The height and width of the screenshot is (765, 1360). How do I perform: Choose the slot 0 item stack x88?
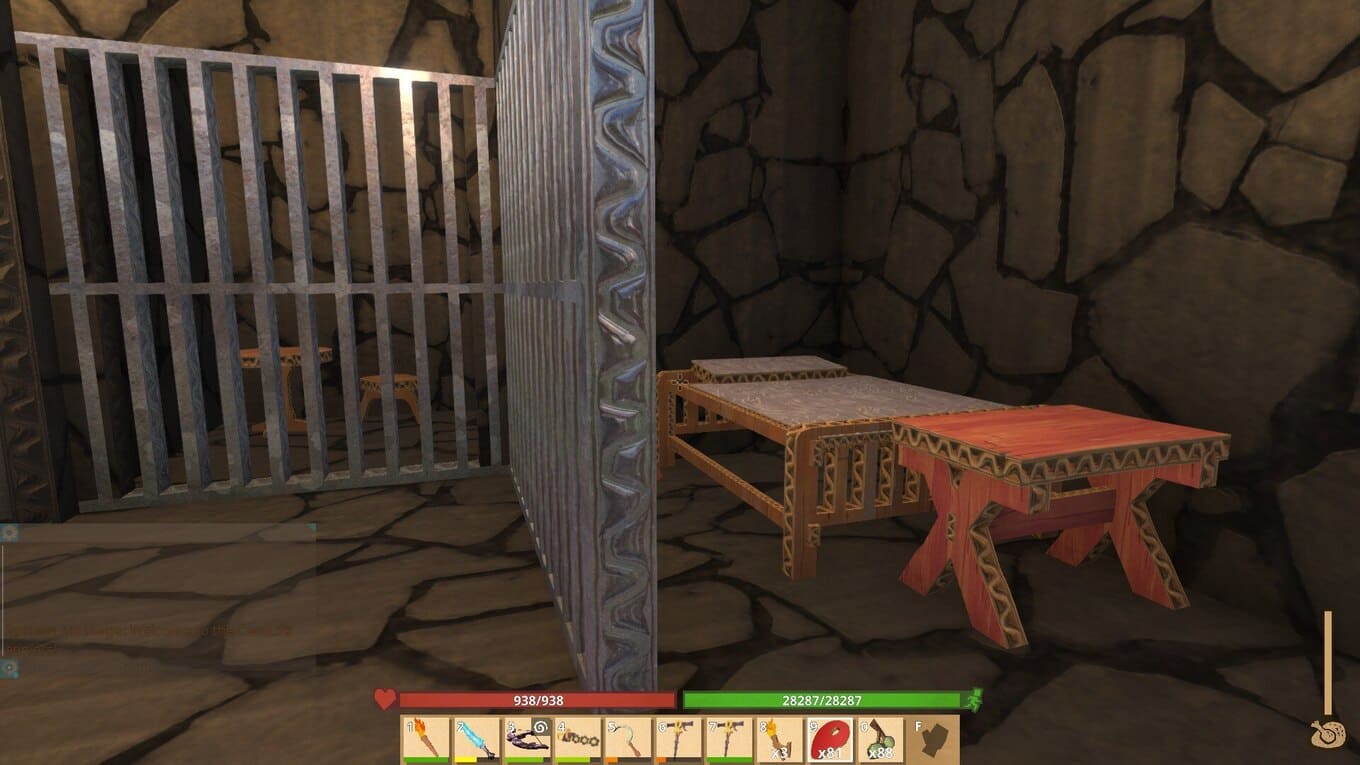883,740
